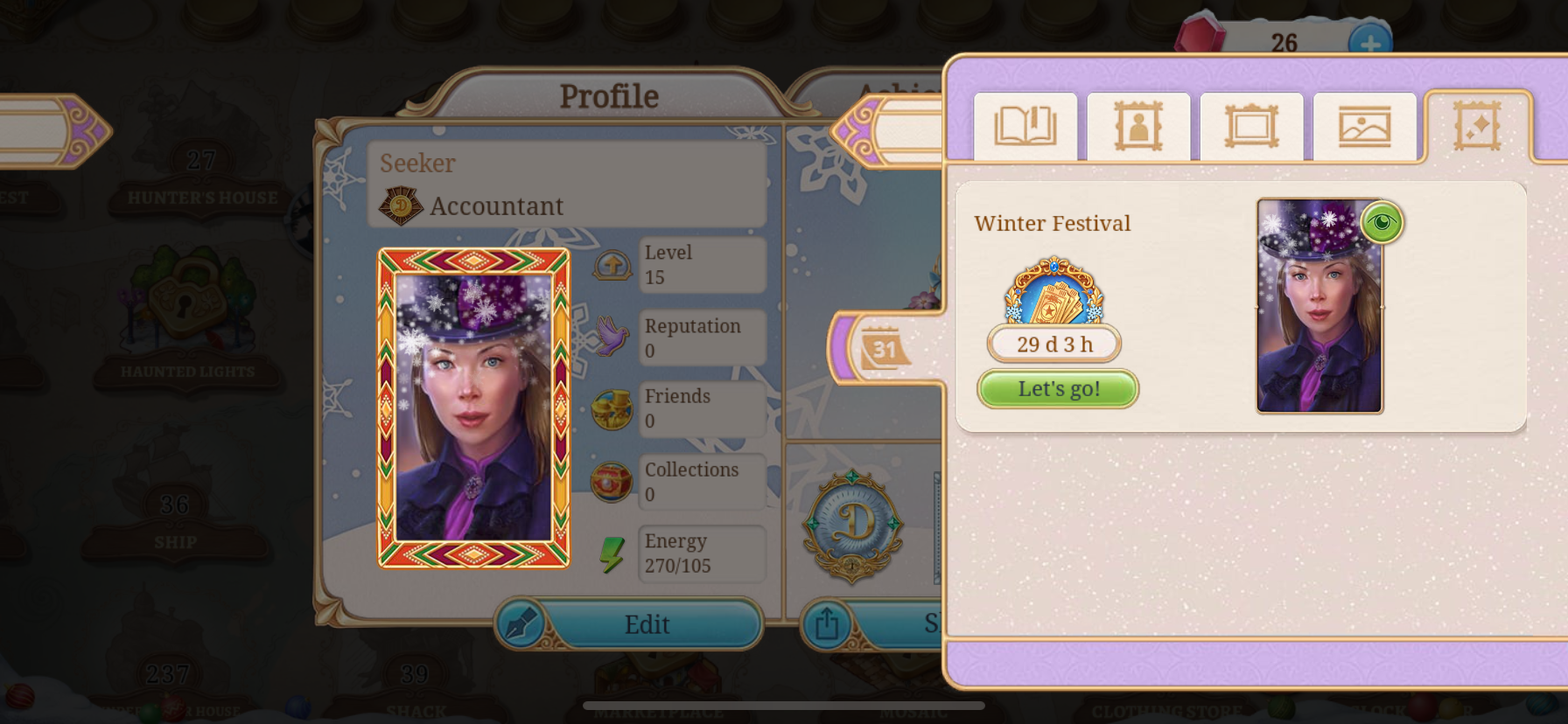Select the sparkle frame tab

1477,127
